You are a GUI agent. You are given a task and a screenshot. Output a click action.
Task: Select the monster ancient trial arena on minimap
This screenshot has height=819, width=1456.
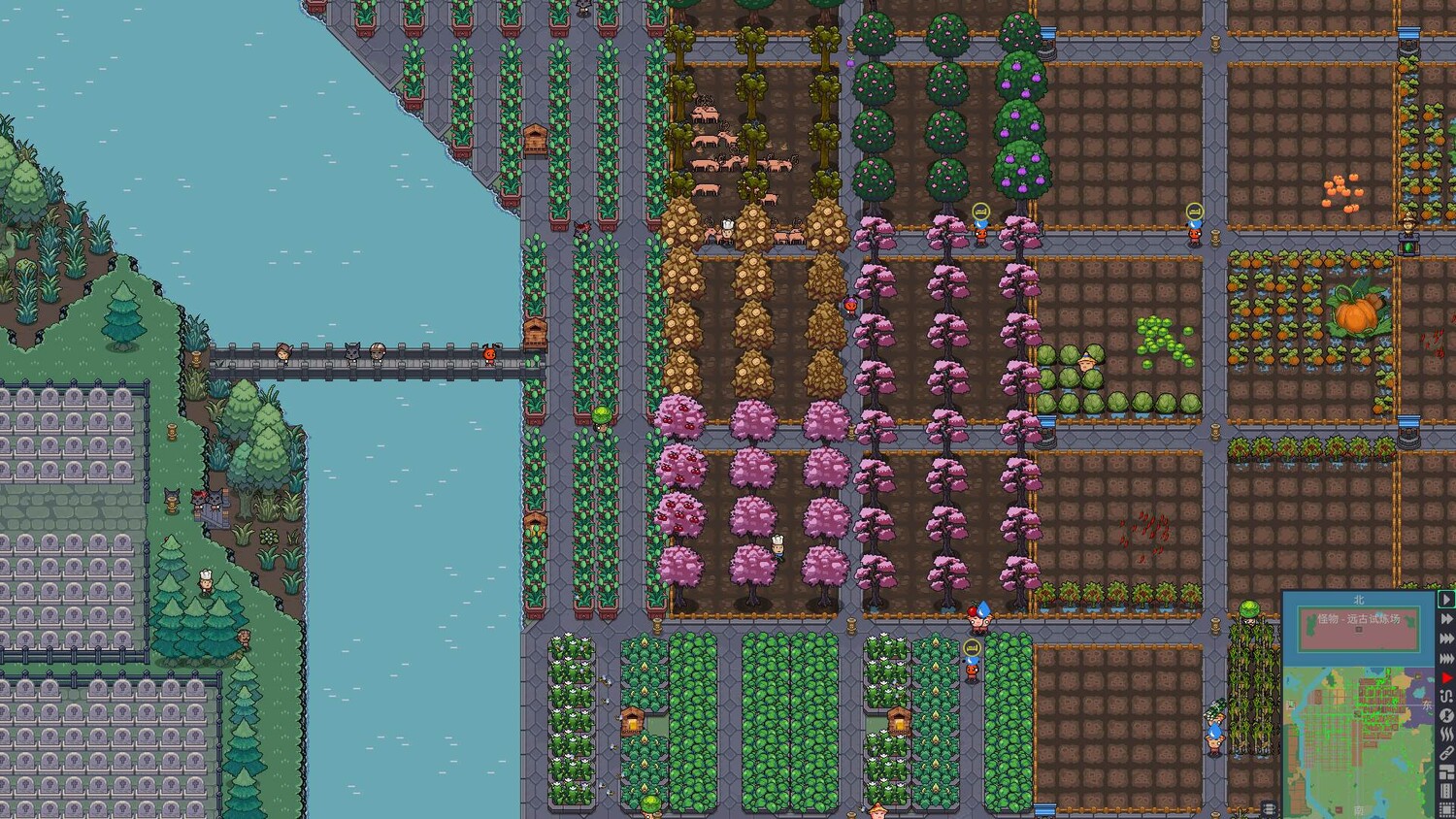[x=1358, y=619]
